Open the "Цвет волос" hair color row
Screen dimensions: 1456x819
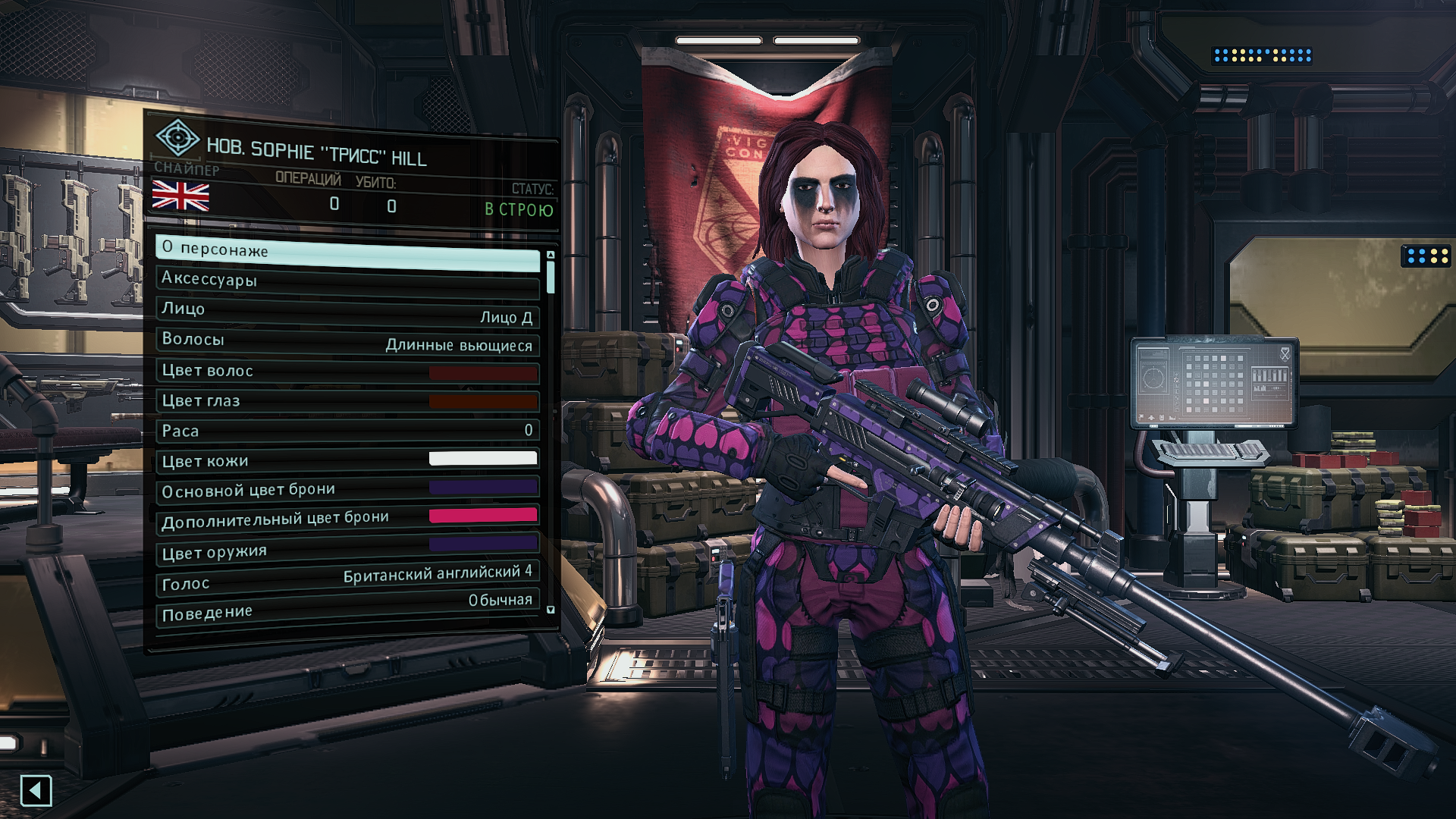347,372
